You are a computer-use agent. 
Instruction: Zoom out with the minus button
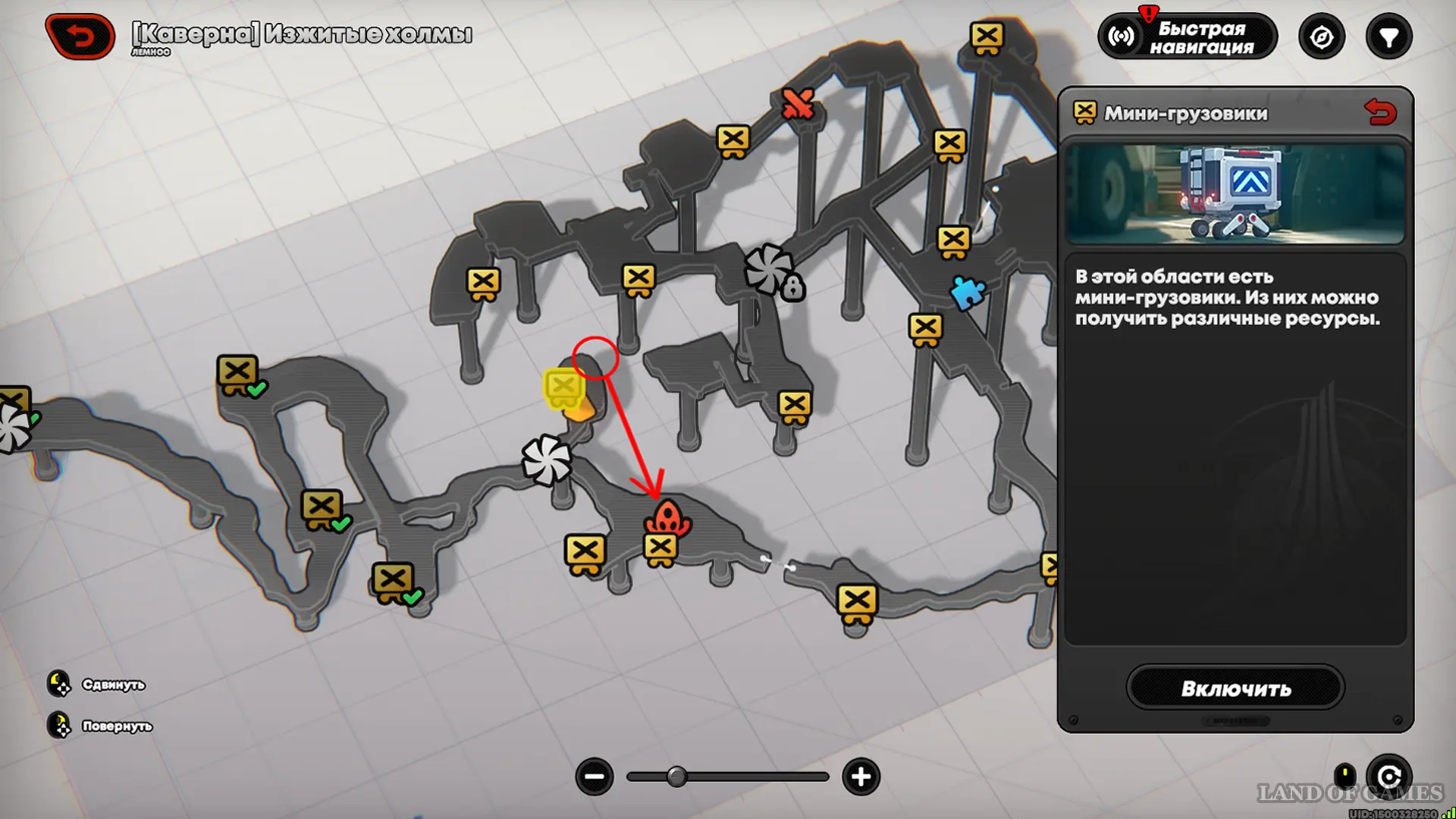(x=594, y=777)
